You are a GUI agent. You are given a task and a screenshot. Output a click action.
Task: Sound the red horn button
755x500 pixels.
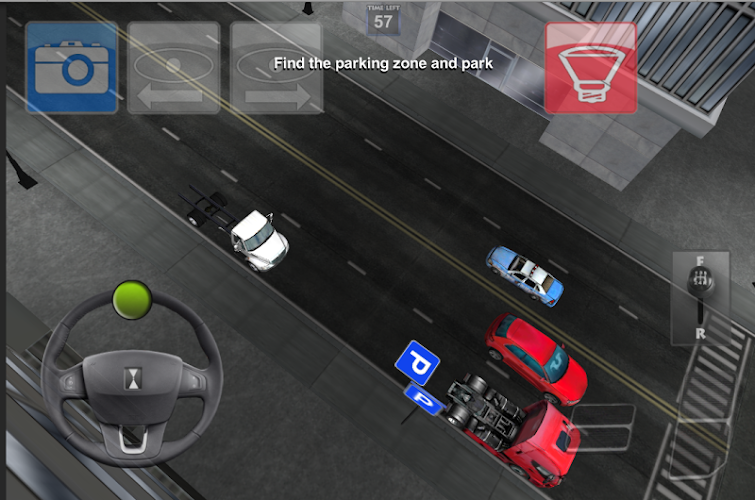590,67
